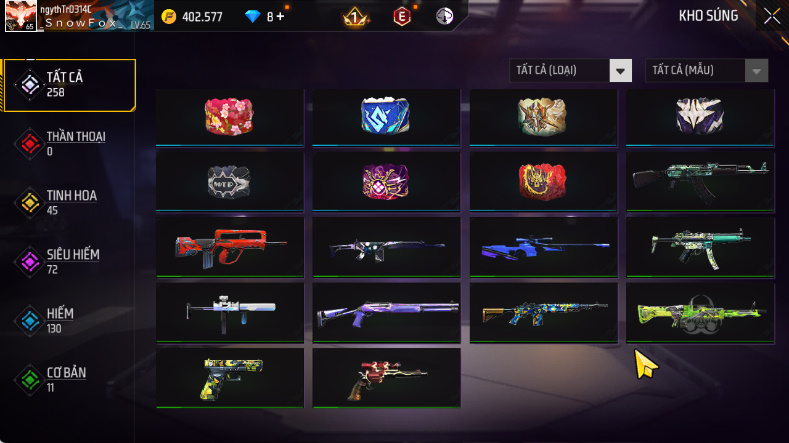Select the green camo AK rifle skin
The height and width of the screenshot is (443, 789).
pyautogui.click(x=700, y=181)
